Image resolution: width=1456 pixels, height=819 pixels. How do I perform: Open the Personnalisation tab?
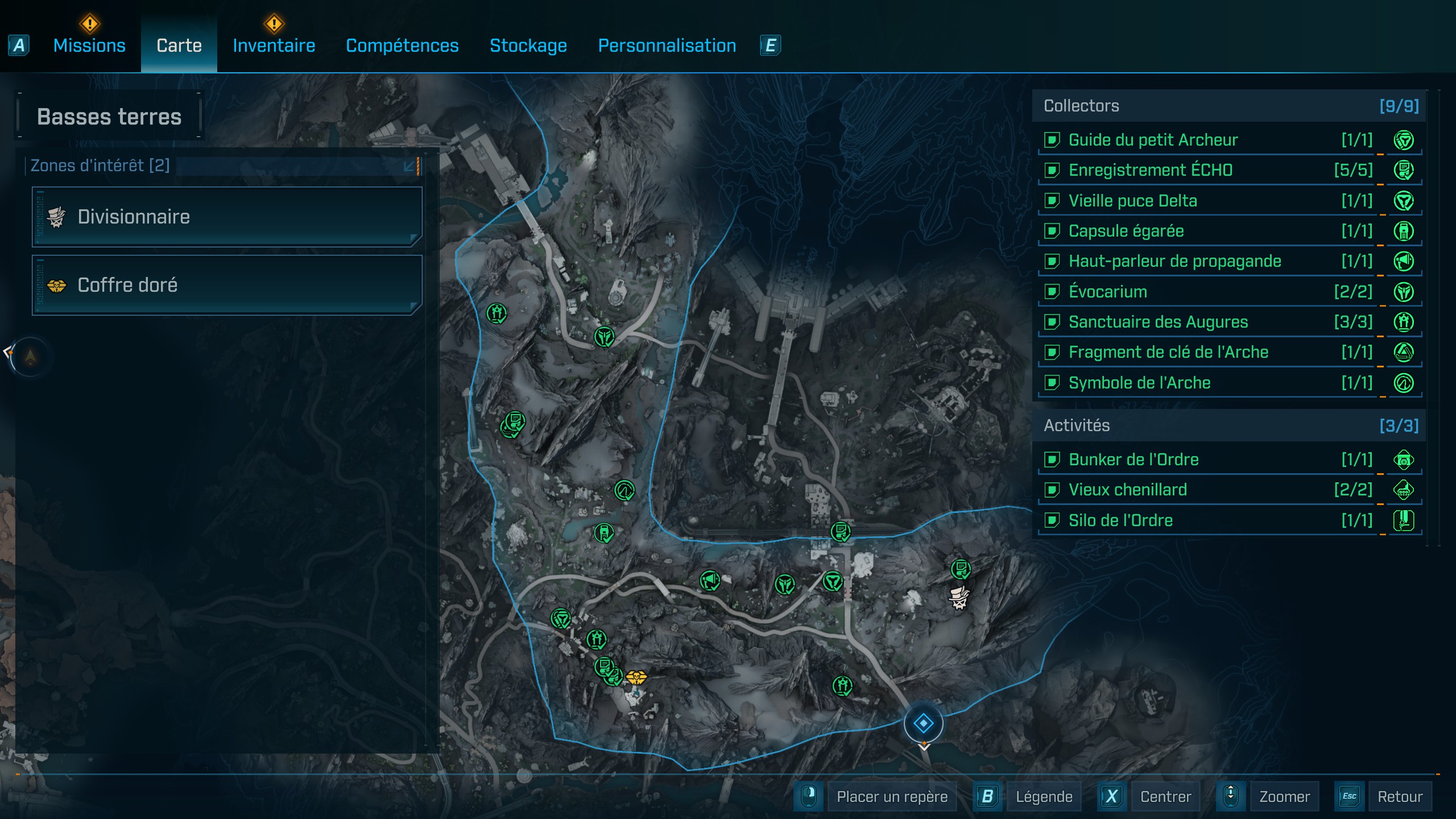pos(667,45)
